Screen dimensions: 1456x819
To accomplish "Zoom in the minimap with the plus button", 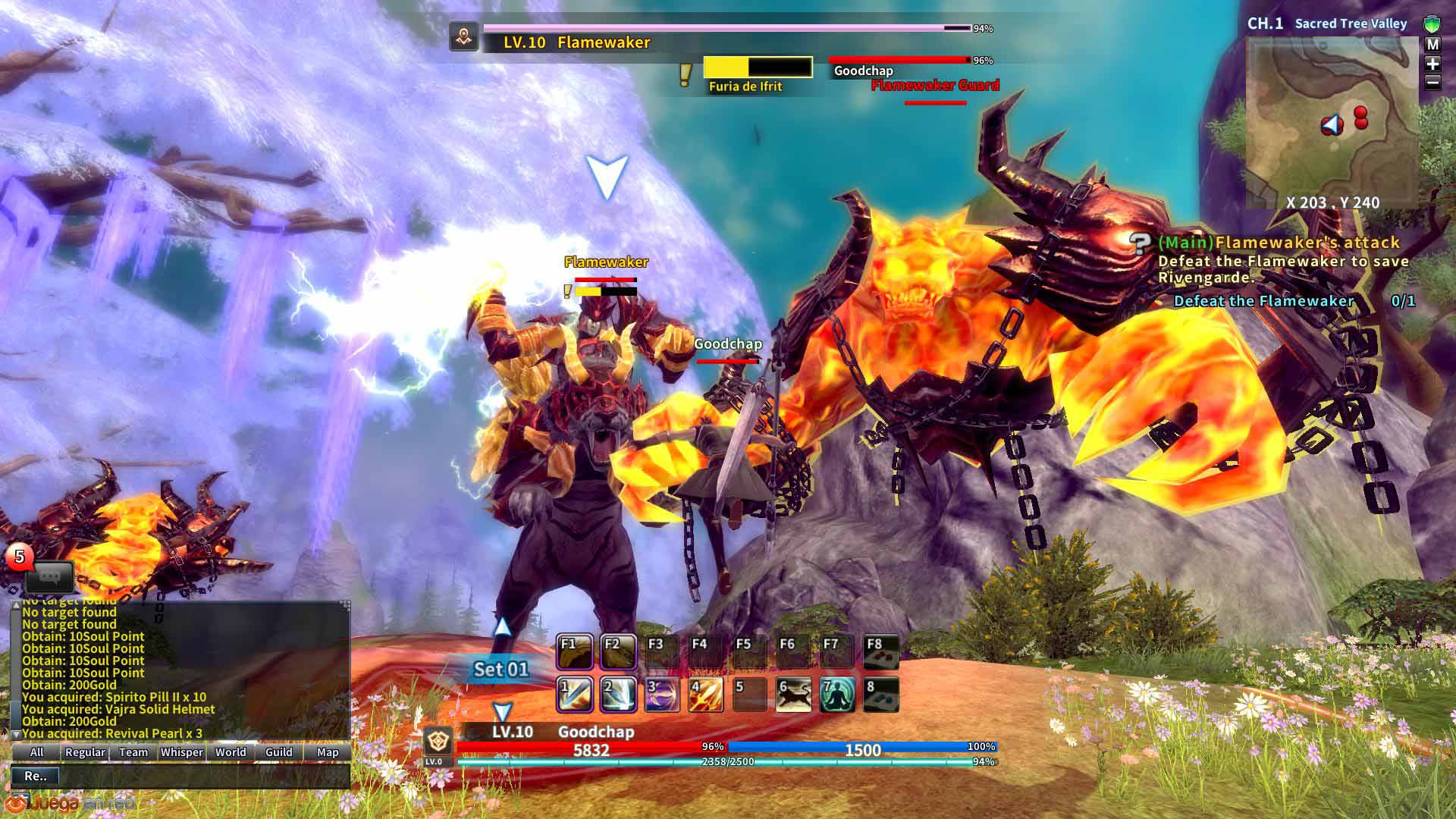I will pos(1432,64).
